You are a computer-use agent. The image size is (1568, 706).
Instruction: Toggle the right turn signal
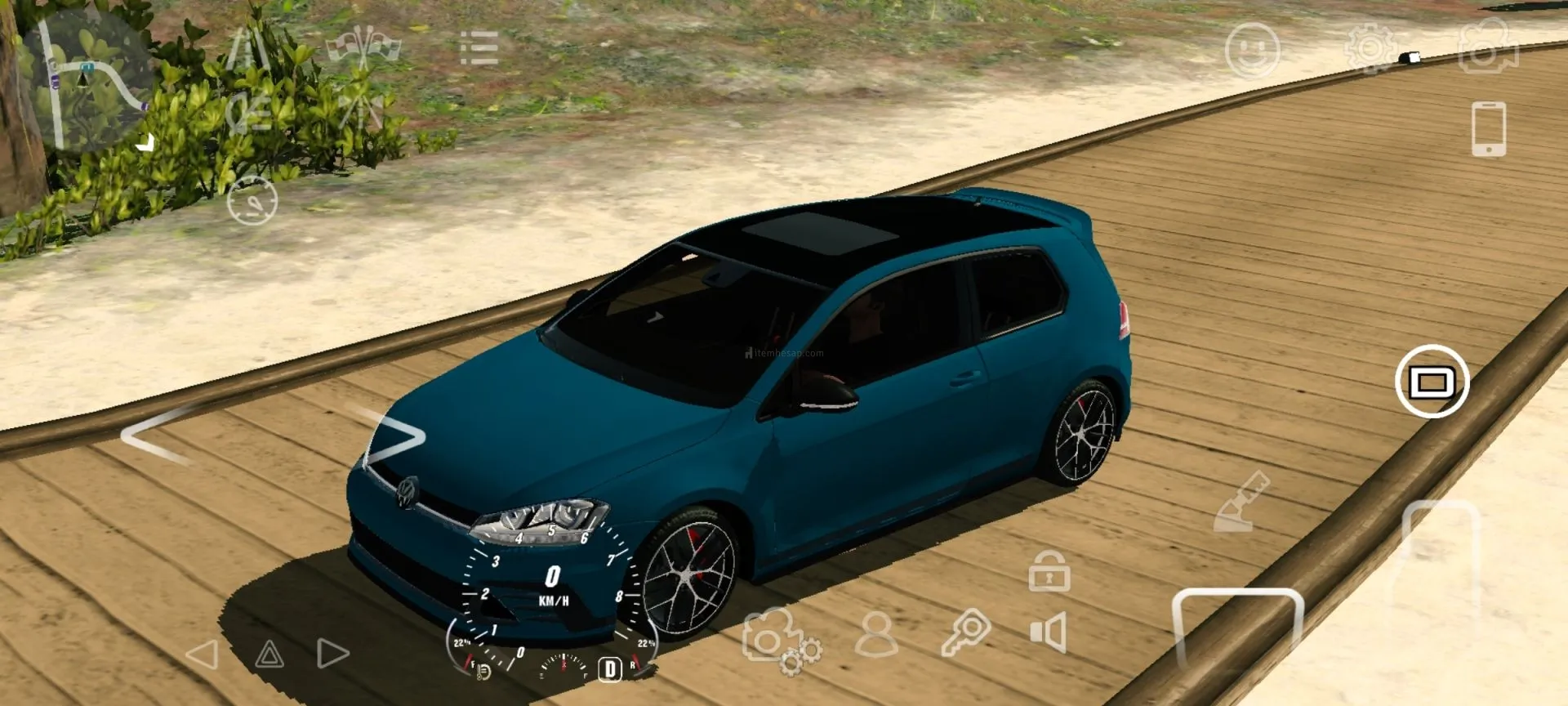point(332,653)
